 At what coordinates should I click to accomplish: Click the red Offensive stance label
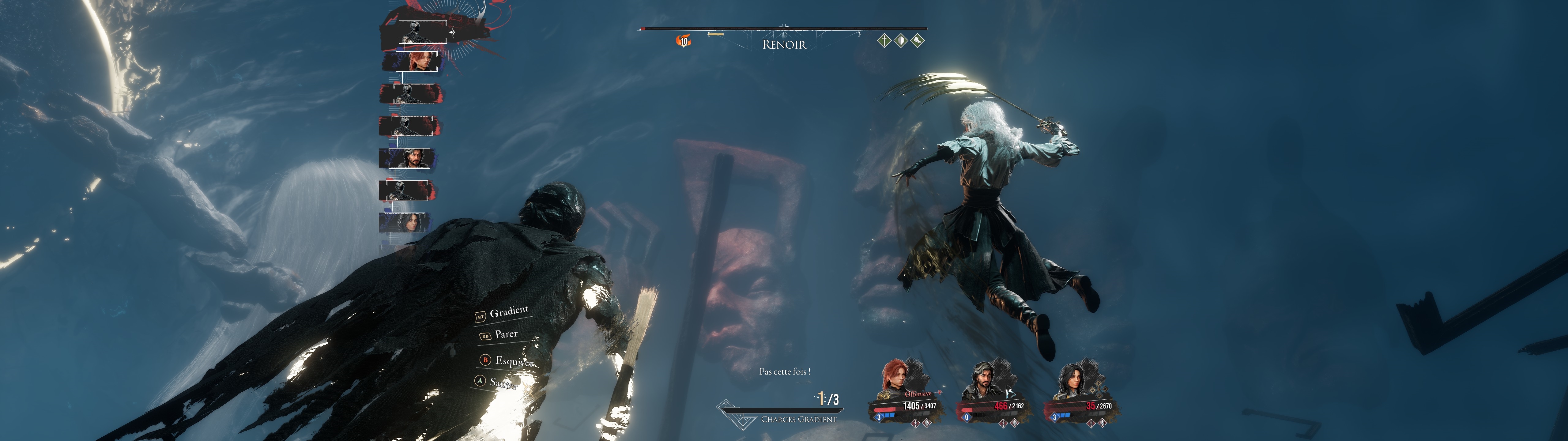(x=918, y=394)
